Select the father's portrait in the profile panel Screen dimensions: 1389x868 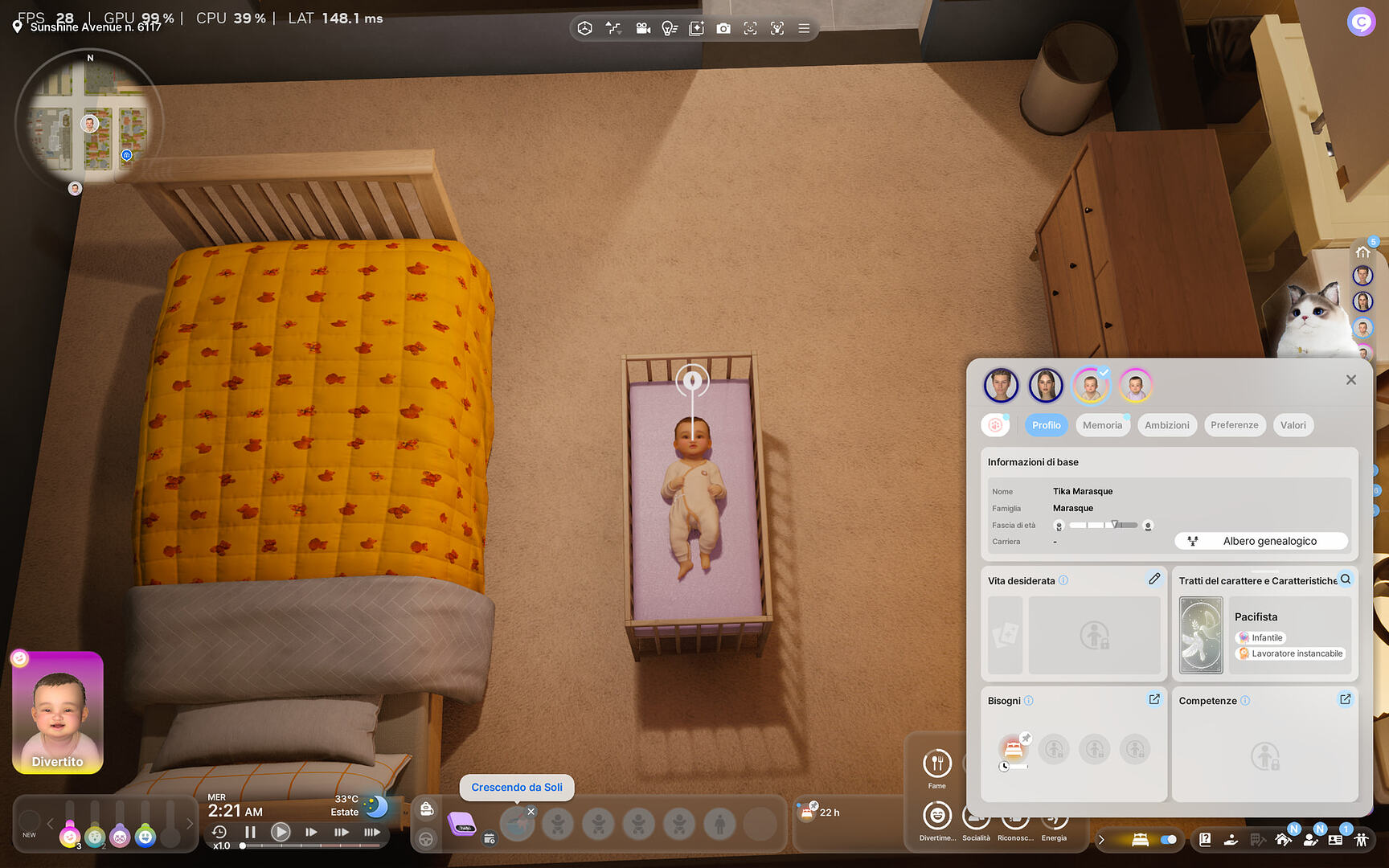click(x=1001, y=385)
